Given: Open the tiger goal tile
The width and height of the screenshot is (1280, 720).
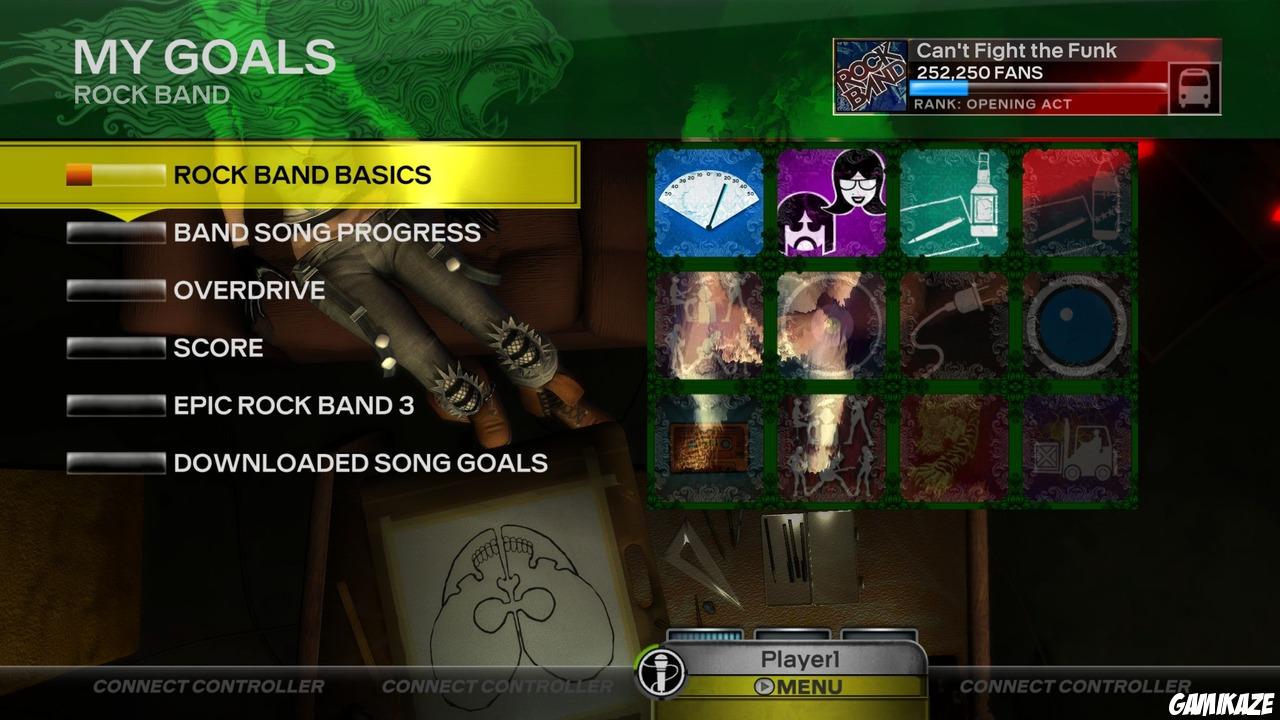Looking at the screenshot, I should pos(955,447).
